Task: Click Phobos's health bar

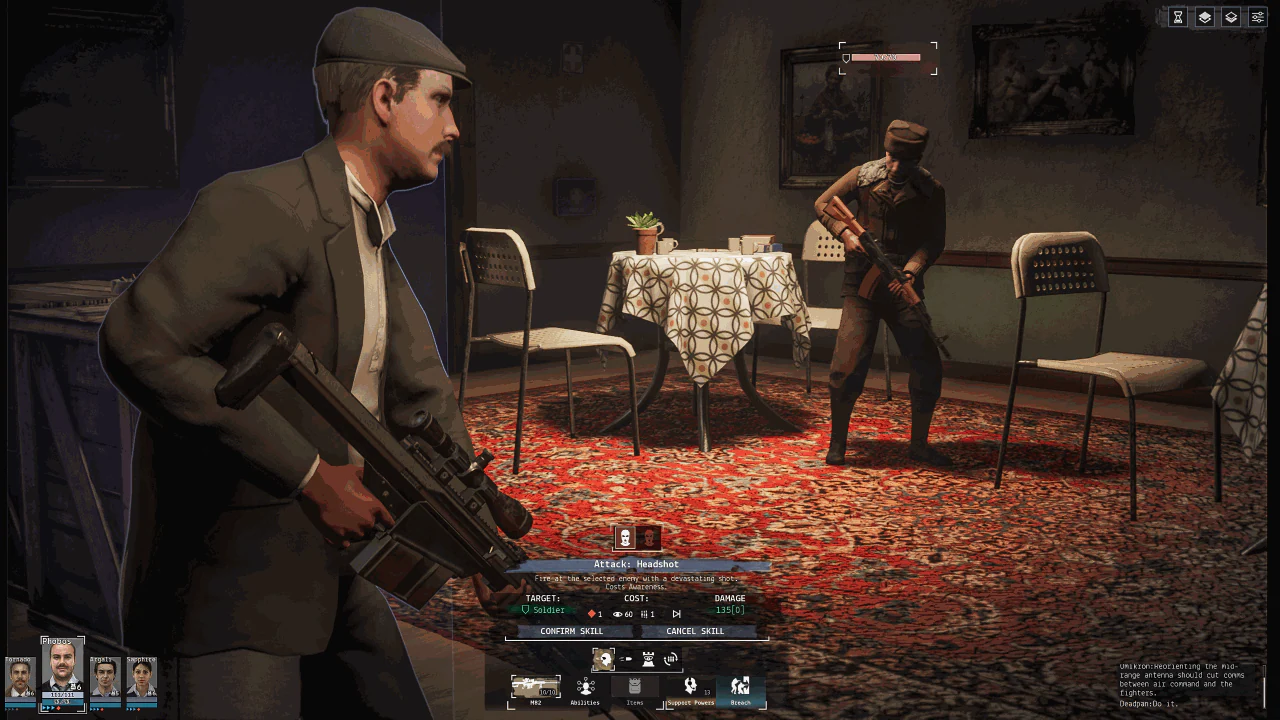Action: coord(62,694)
